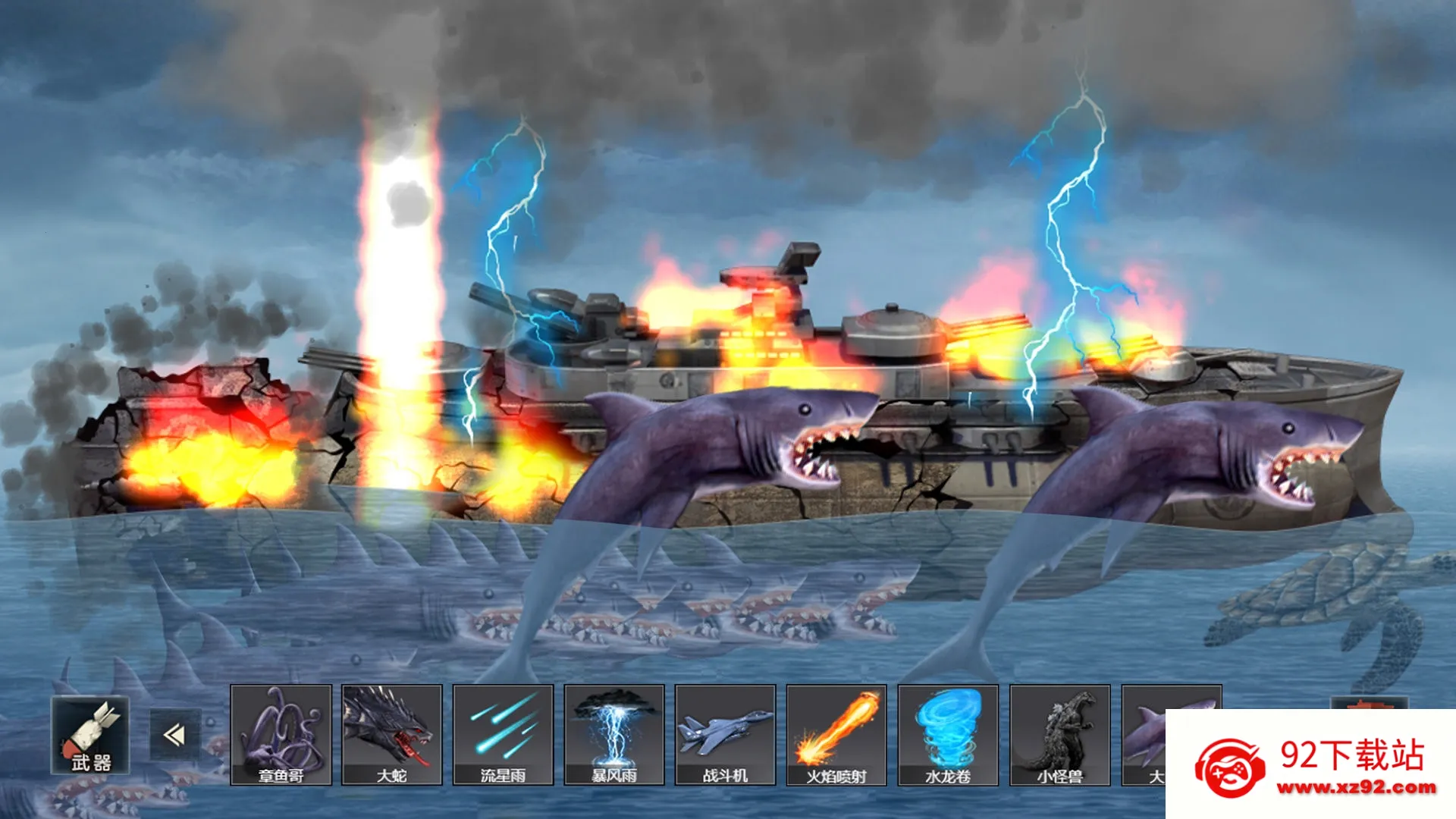Image resolution: width=1456 pixels, height=819 pixels.
Task: Open the 武器 weapons category
Action: tap(90, 735)
